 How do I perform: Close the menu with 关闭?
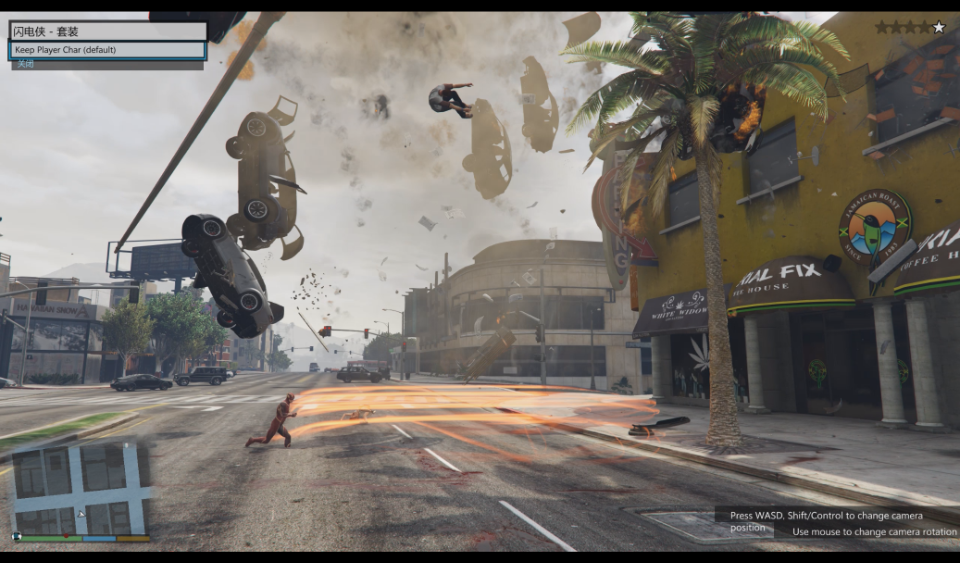24,65
